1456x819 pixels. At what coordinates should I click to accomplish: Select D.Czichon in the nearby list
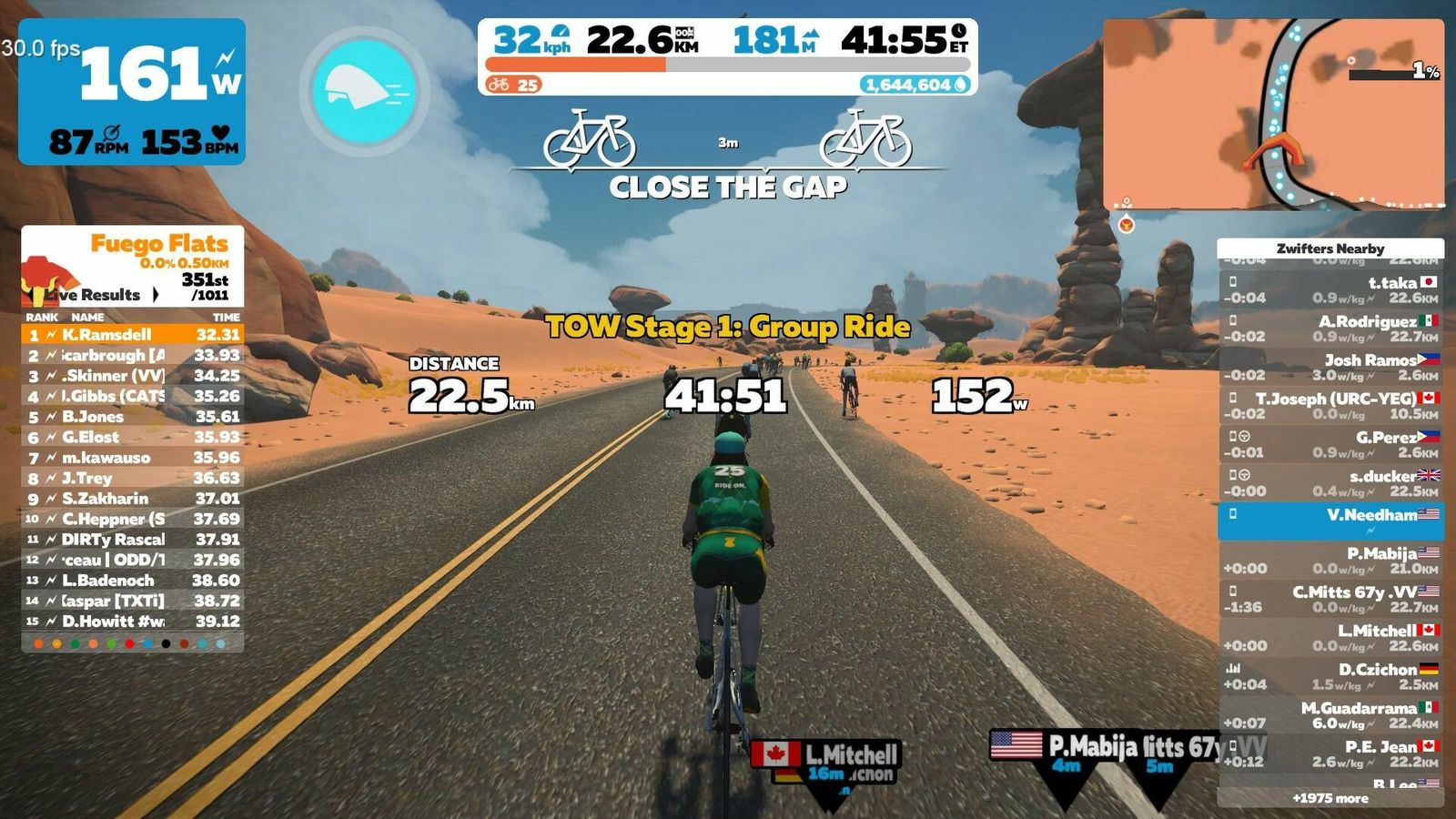[x=1330, y=676]
